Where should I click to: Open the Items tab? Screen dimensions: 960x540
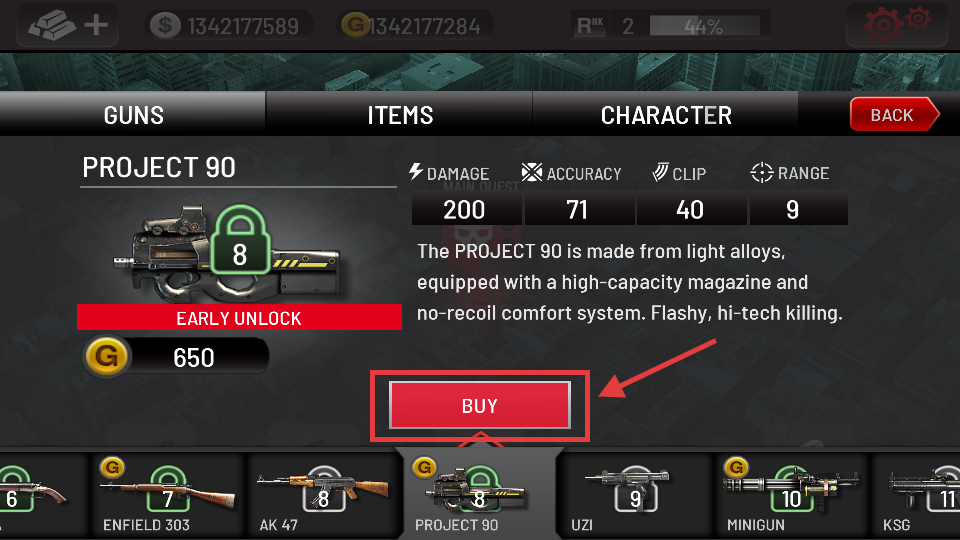[x=400, y=115]
